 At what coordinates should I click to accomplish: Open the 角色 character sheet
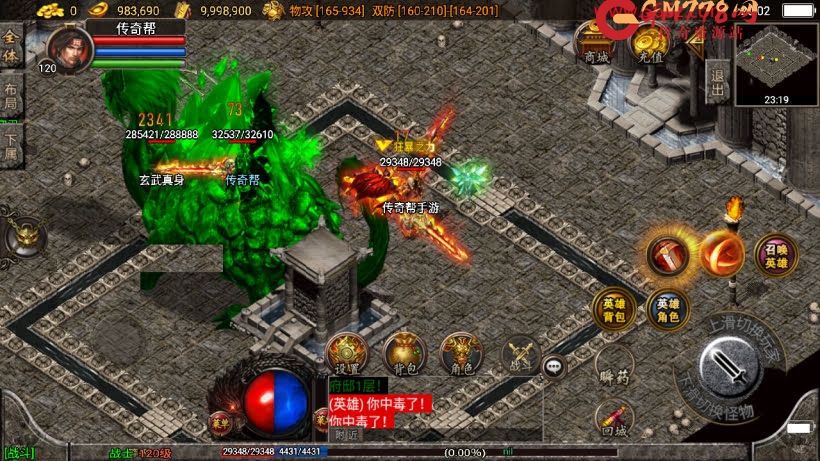[461, 353]
